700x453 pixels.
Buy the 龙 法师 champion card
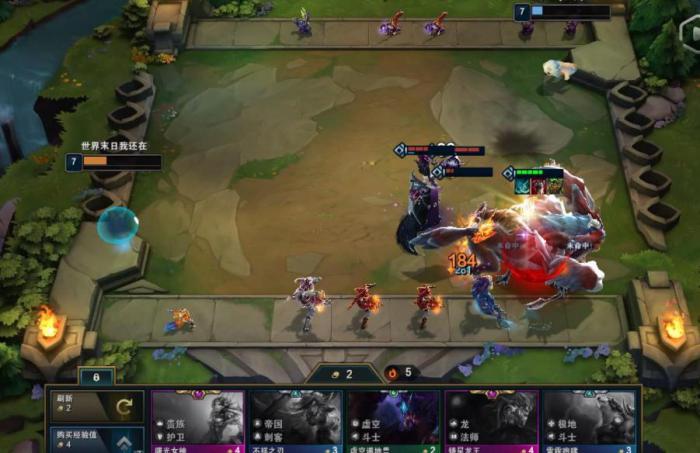pyautogui.click(x=491, y=421)
